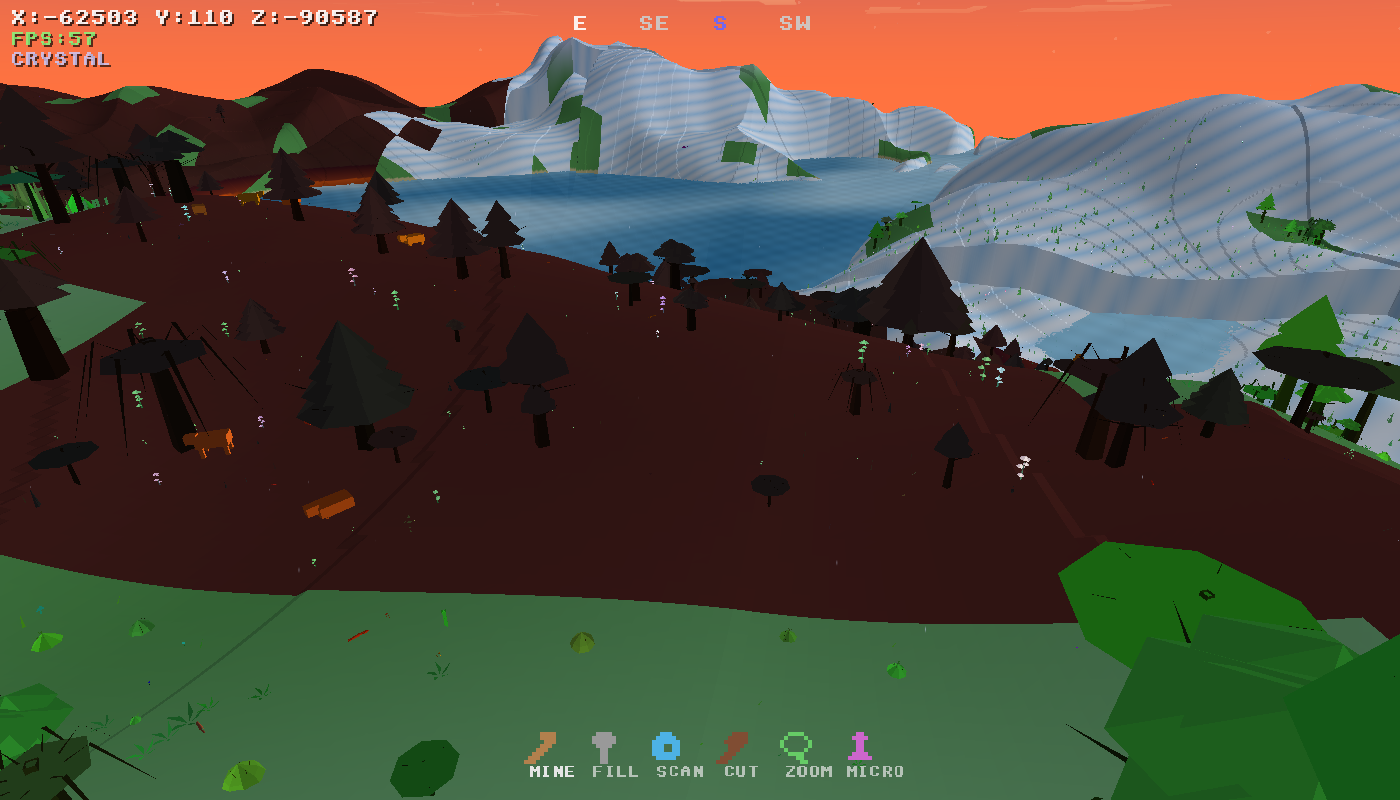Click the MINE text label
This screenshot has height=800, width=1400.
[549, 772]
